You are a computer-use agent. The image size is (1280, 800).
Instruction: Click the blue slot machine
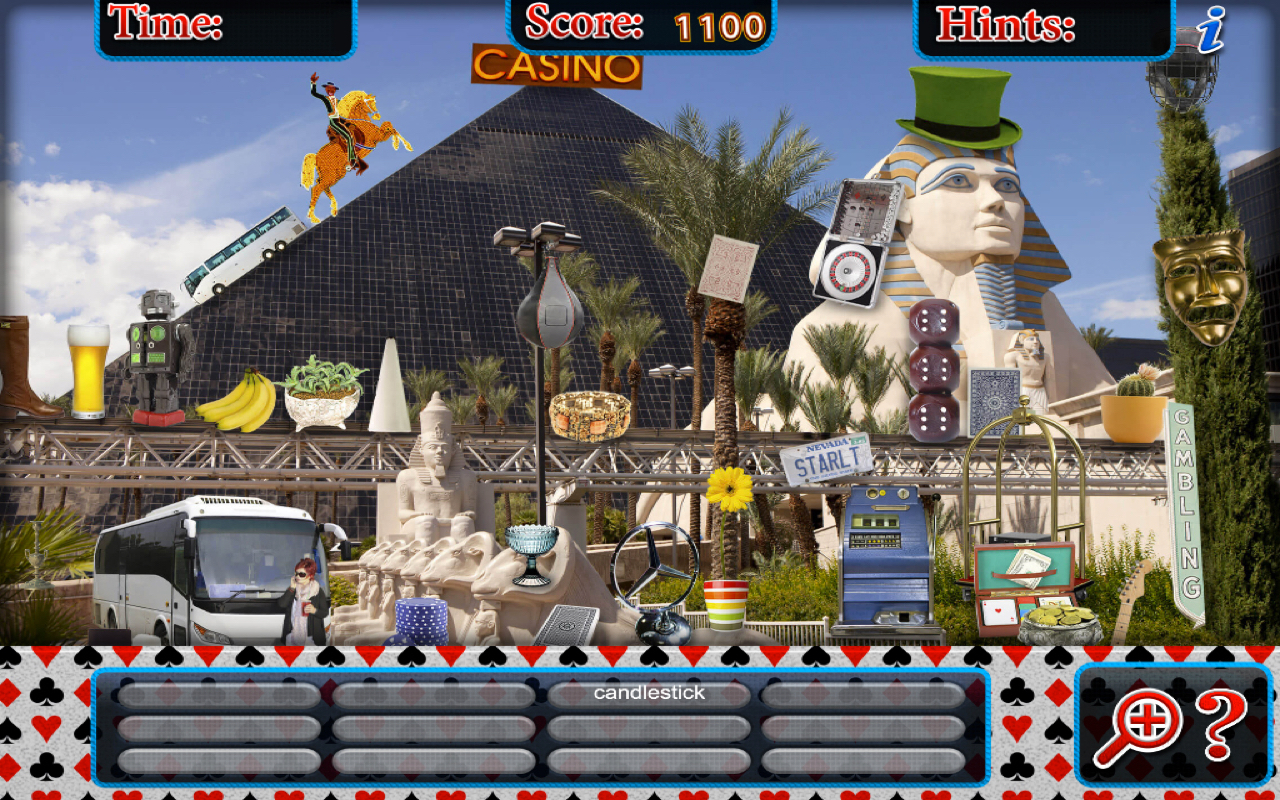(882, 555)
